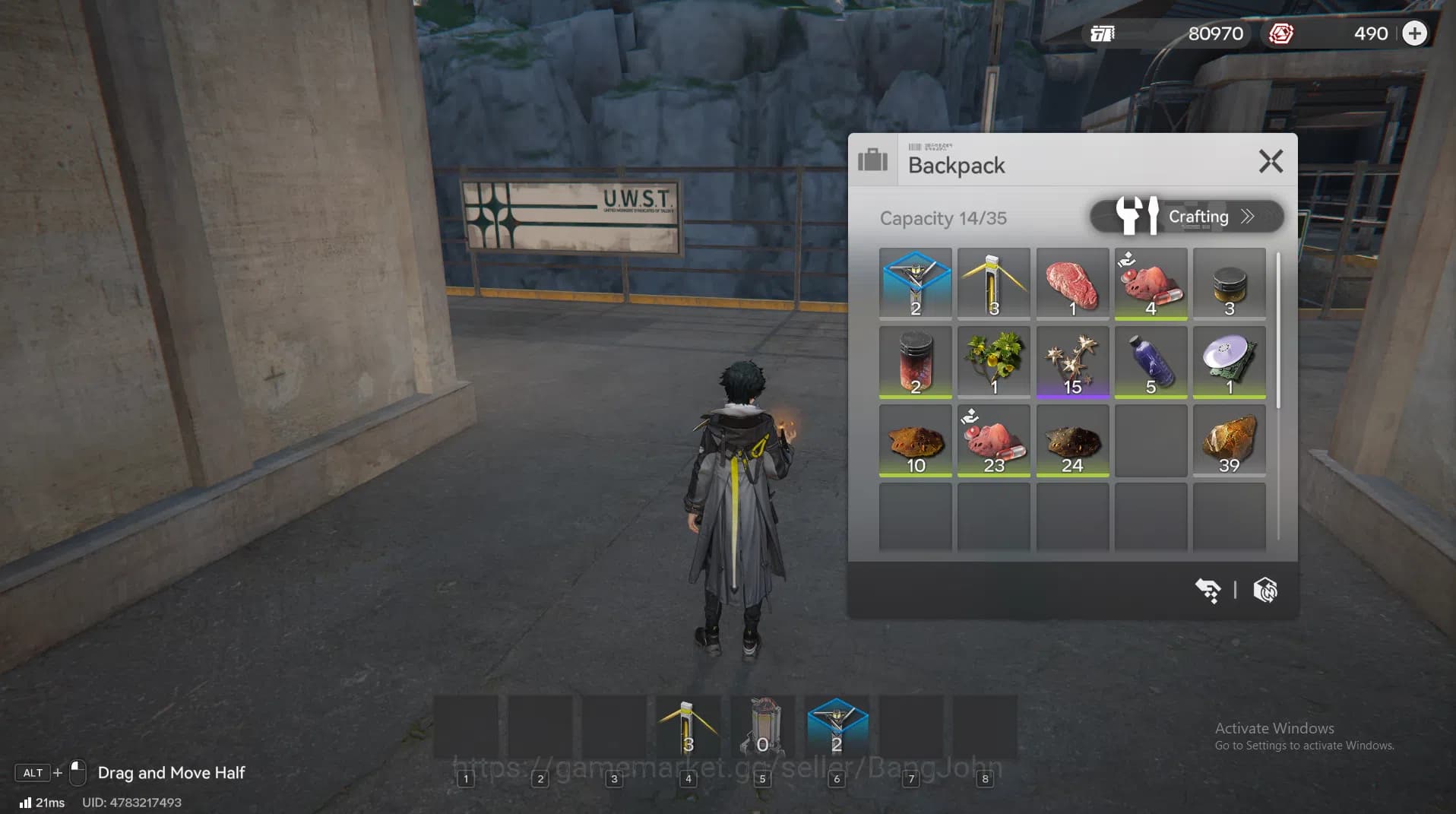Select the blue-framed device in the backpack grid

(915, 283)
